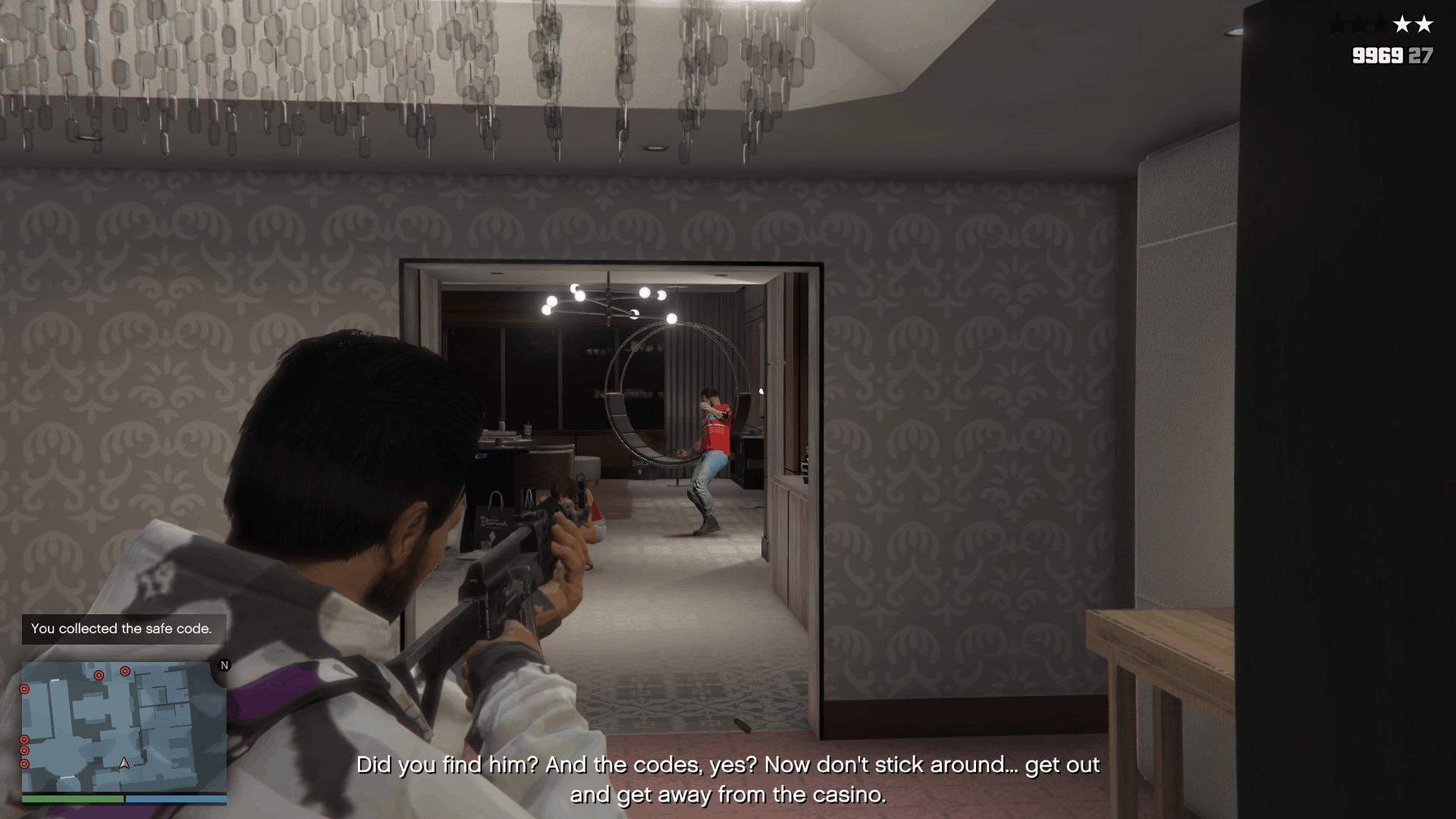Screen dimensions: 1456x819
Task: Click the green health bar under the minimap
Action: [72, 799]
